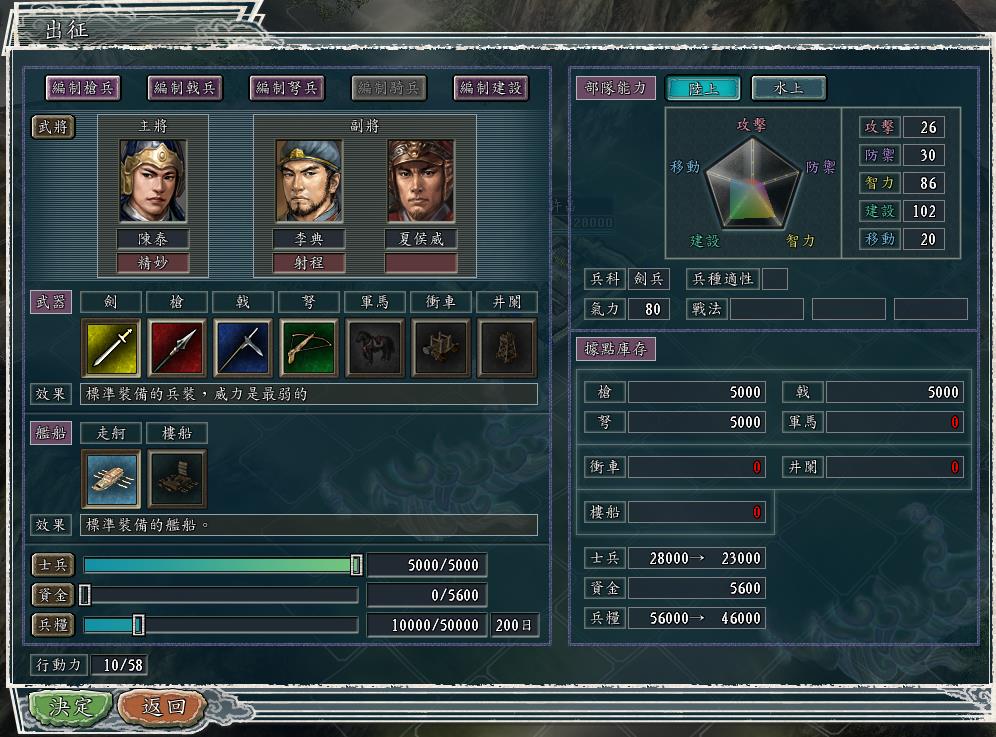This screenshot has width=996, height=737.
Task: Click the 士兵 troop count slider
Action: click(x=356, y=565)
